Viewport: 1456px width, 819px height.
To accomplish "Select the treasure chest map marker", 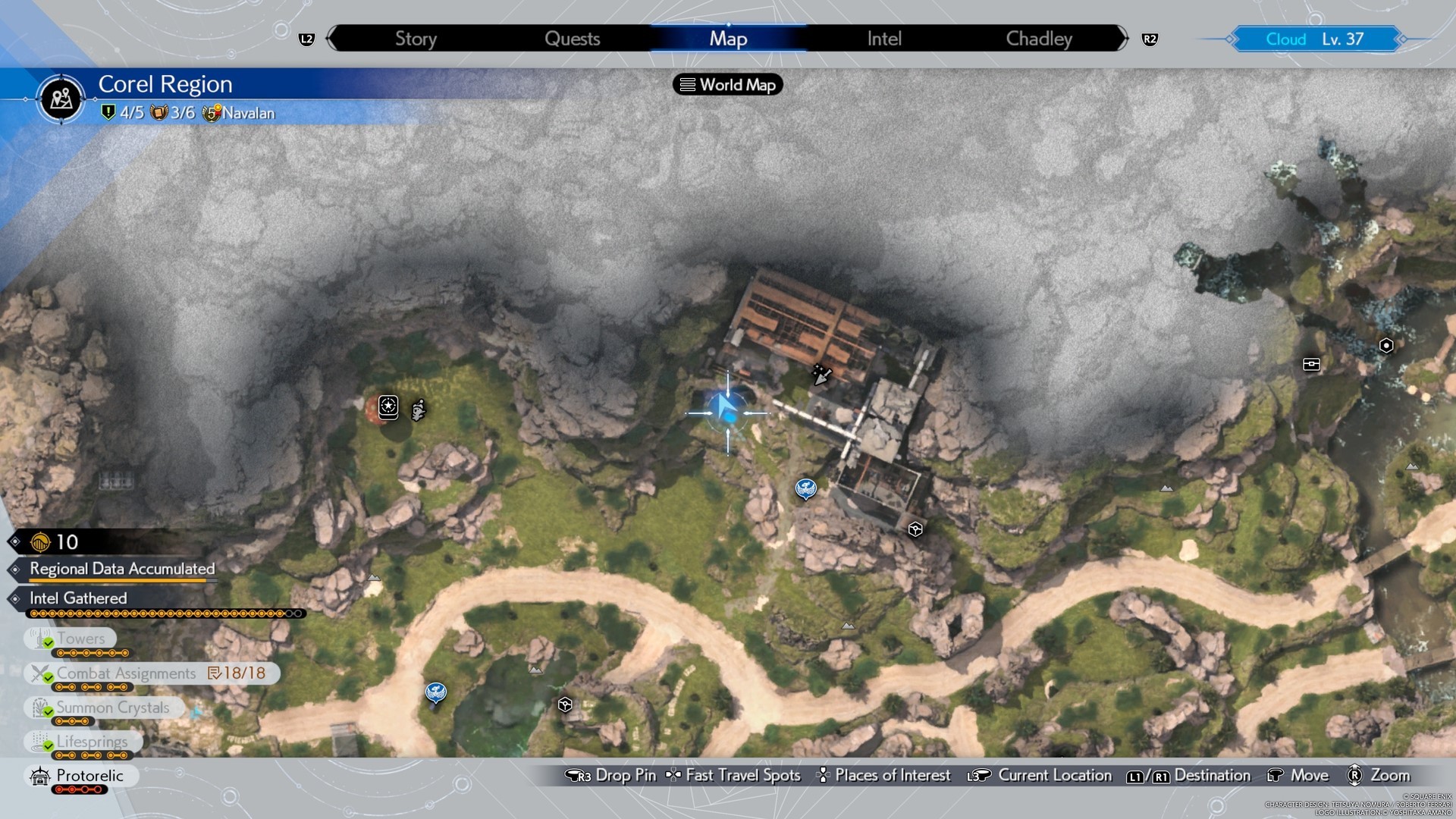I will 1311,365.
